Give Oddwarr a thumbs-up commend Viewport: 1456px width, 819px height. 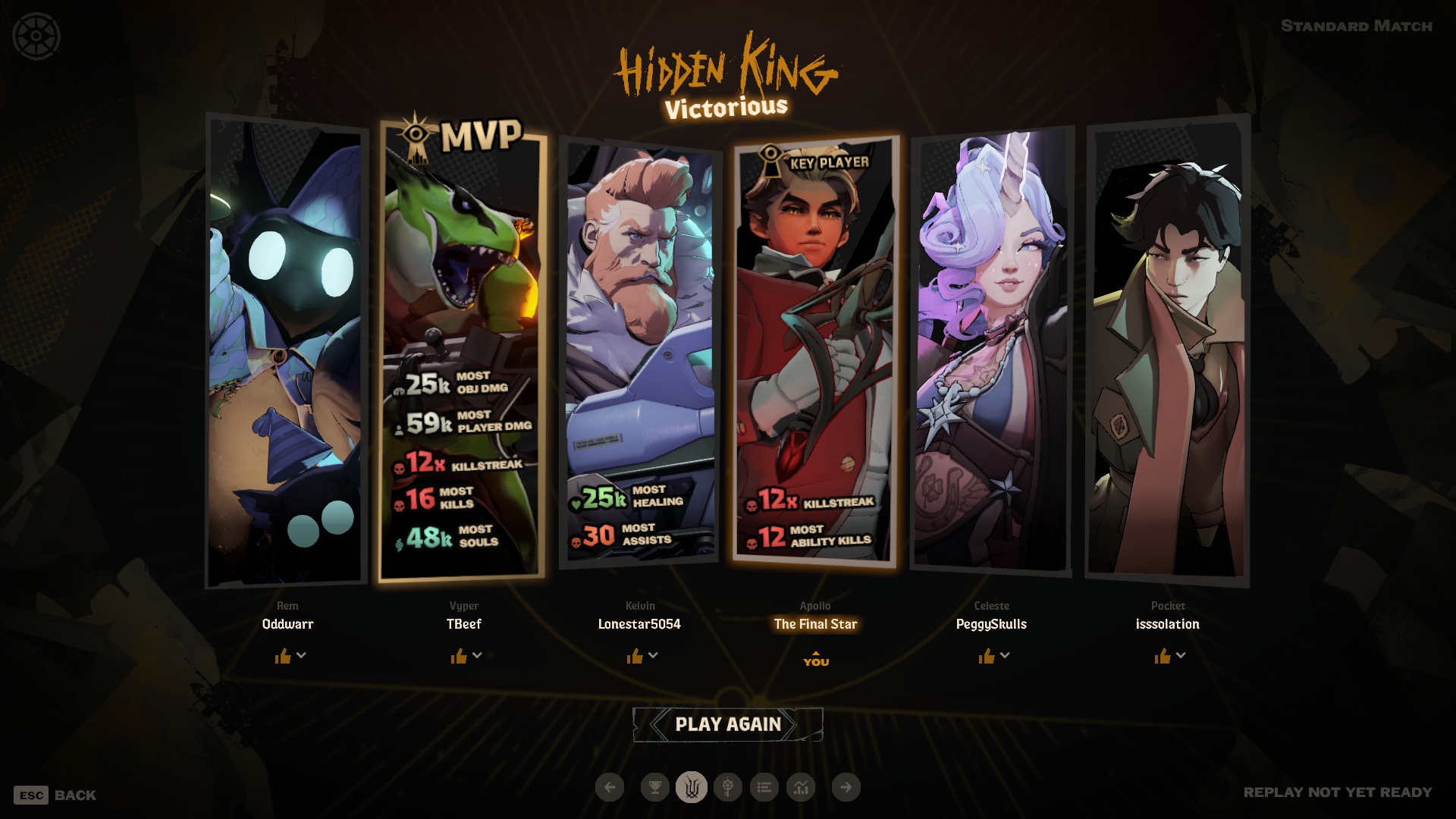283,656
